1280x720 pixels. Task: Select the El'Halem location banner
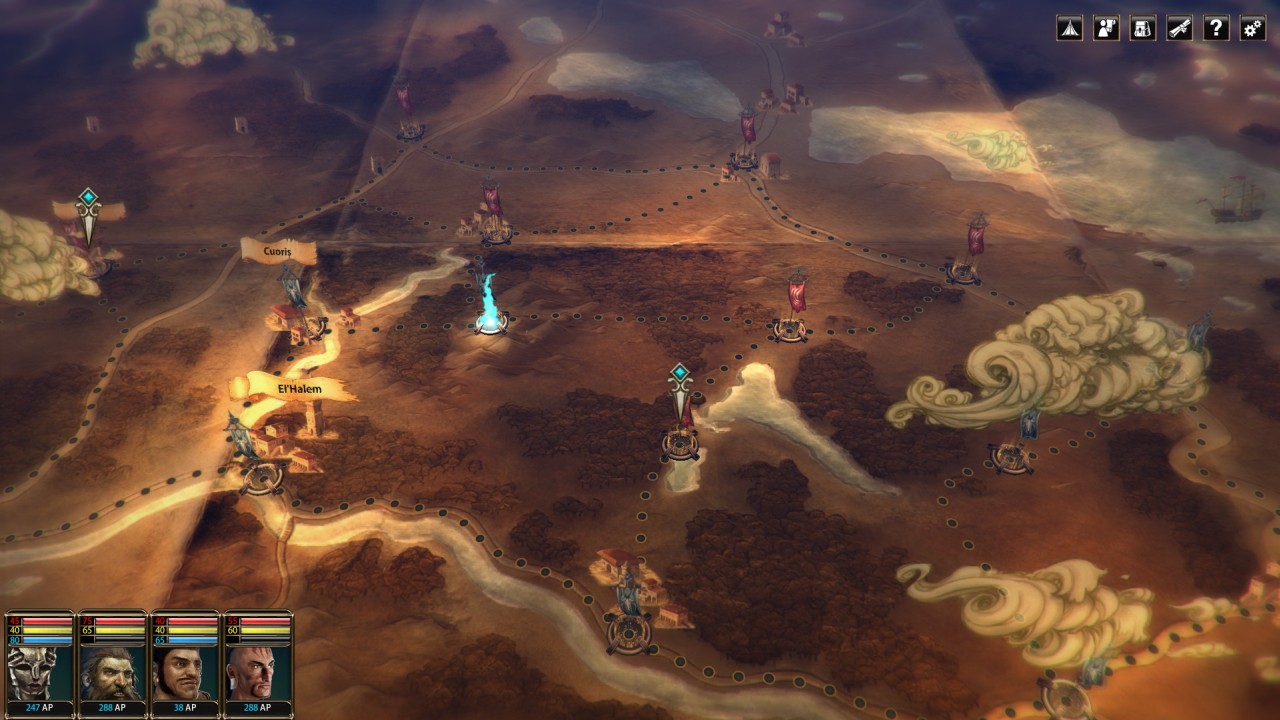coord(298,389)
